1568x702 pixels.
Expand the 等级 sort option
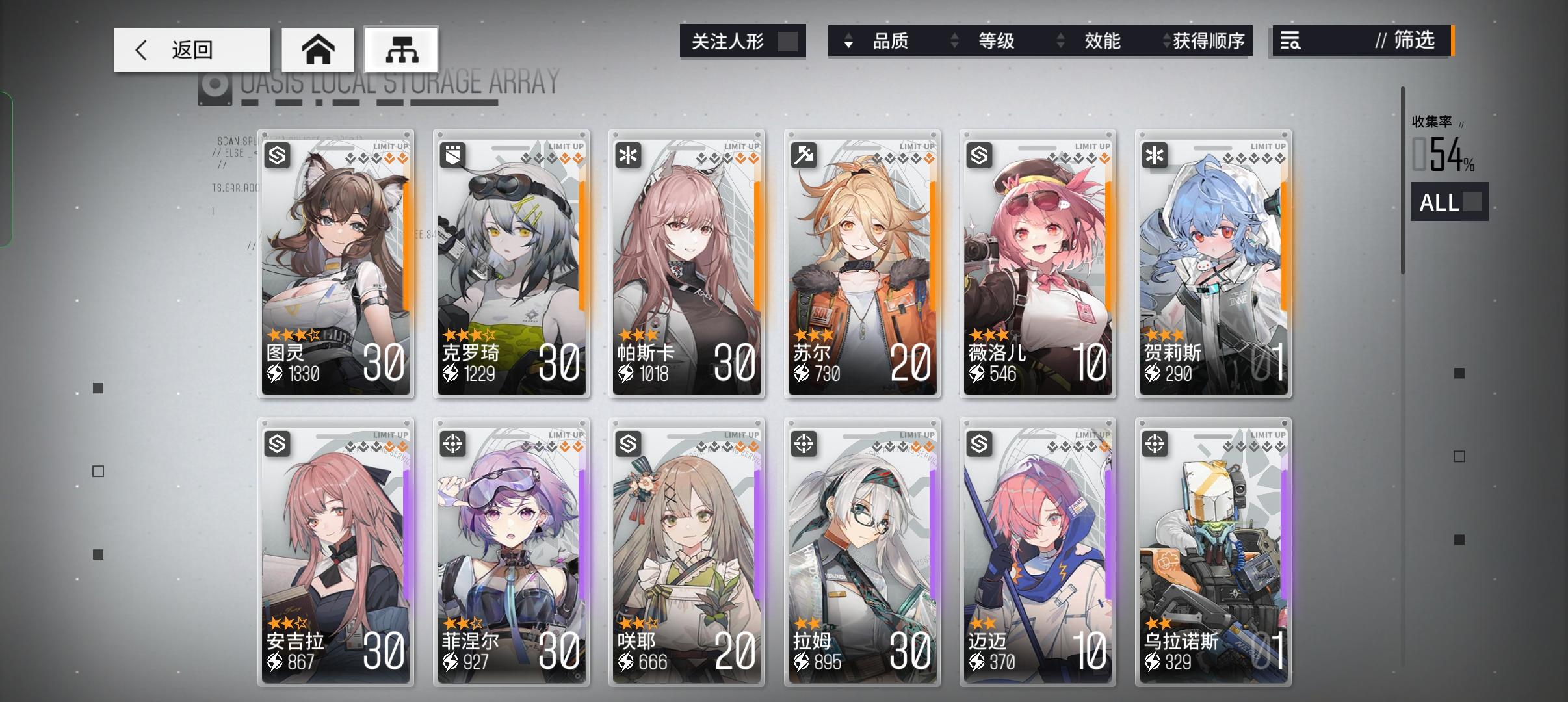tap(995, 41)
